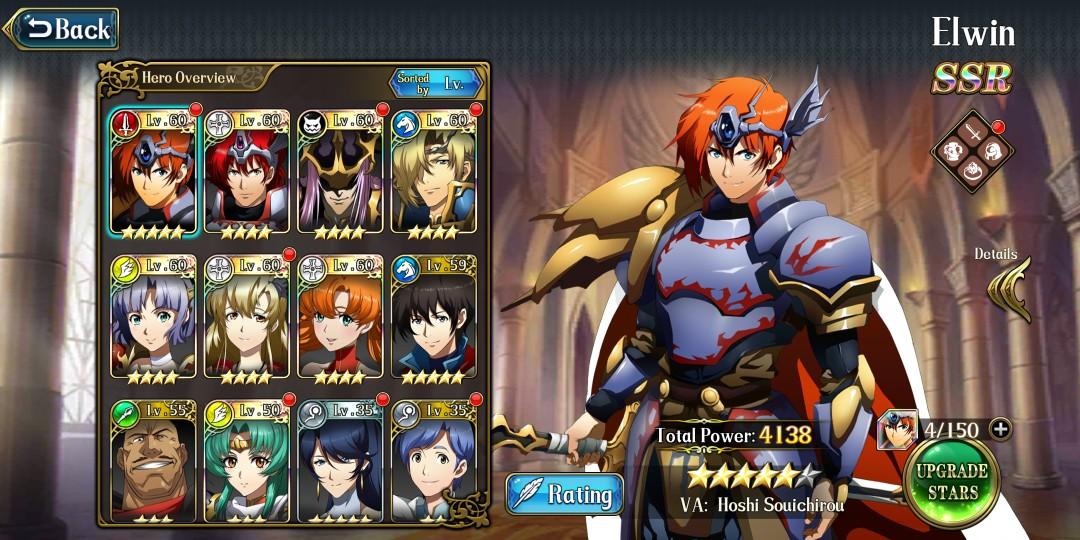Screen dimensions: 1080x540
Task: Pick the short blue-haired Lv. 35 hero
Action: [433, 462]
